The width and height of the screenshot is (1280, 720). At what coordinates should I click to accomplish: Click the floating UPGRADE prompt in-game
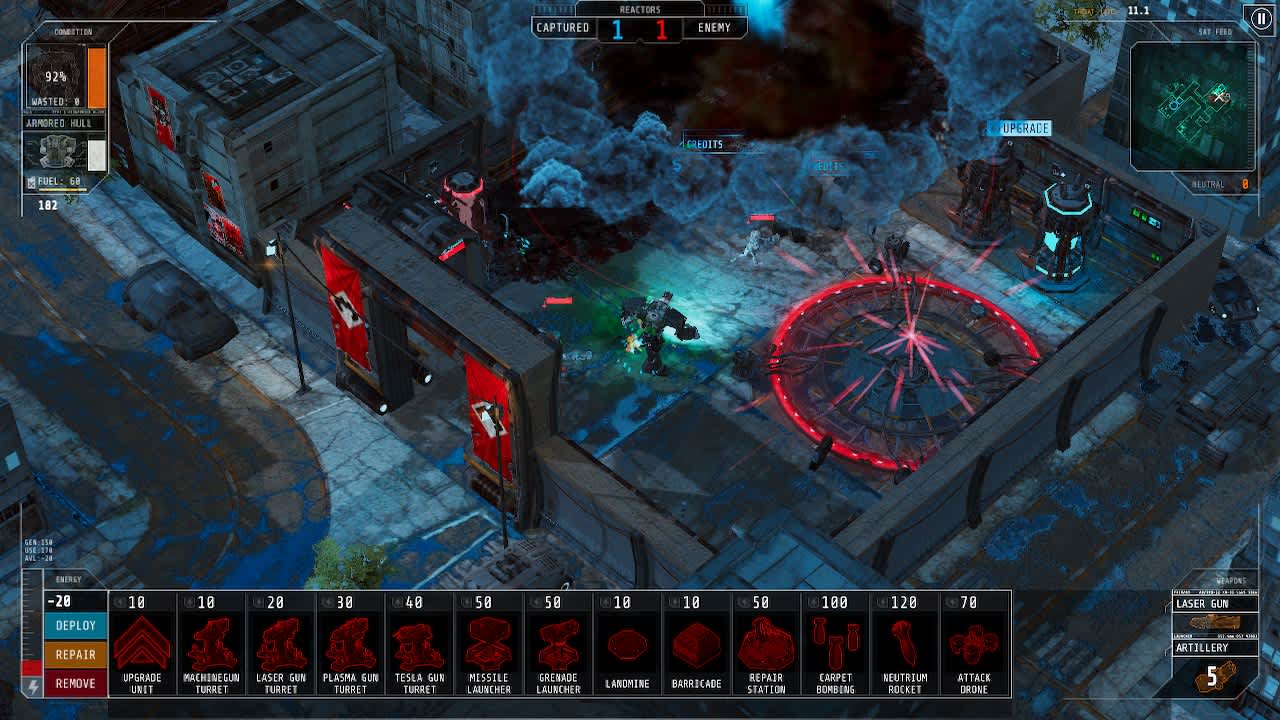(1018, 128)
